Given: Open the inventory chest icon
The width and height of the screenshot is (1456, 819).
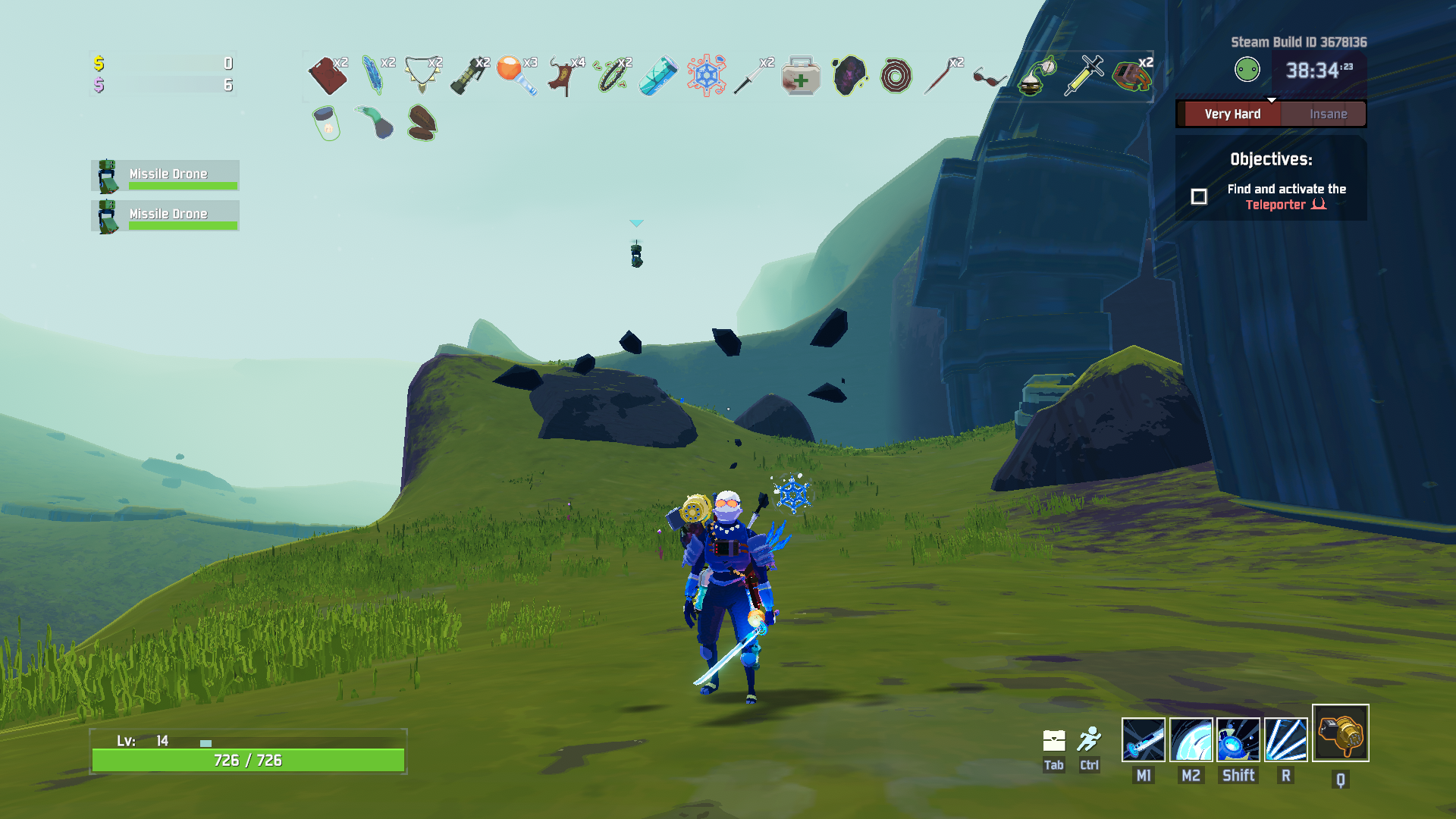Looking at the screenshot, I should point(1053,740).
